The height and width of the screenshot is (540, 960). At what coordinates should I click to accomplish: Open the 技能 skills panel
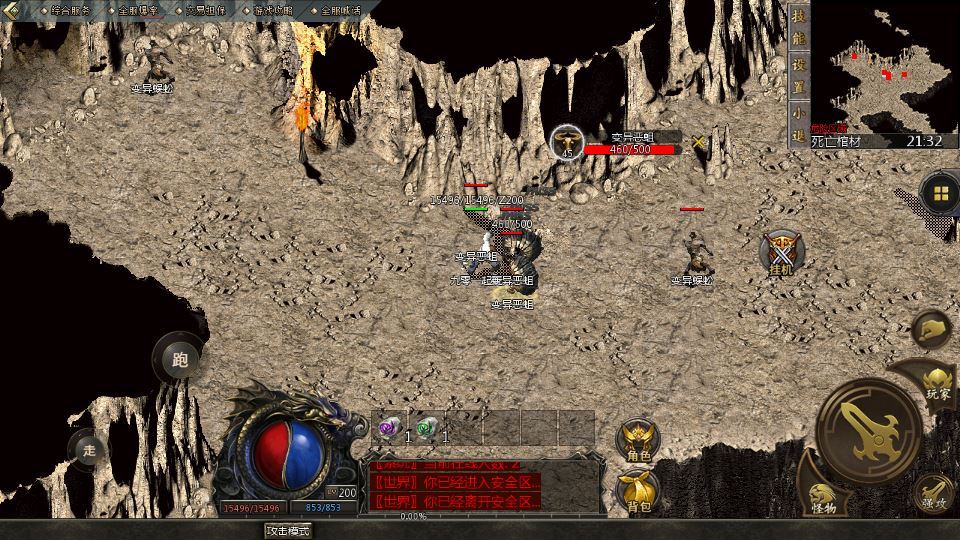pyautogui.click(x=798, y=28)
